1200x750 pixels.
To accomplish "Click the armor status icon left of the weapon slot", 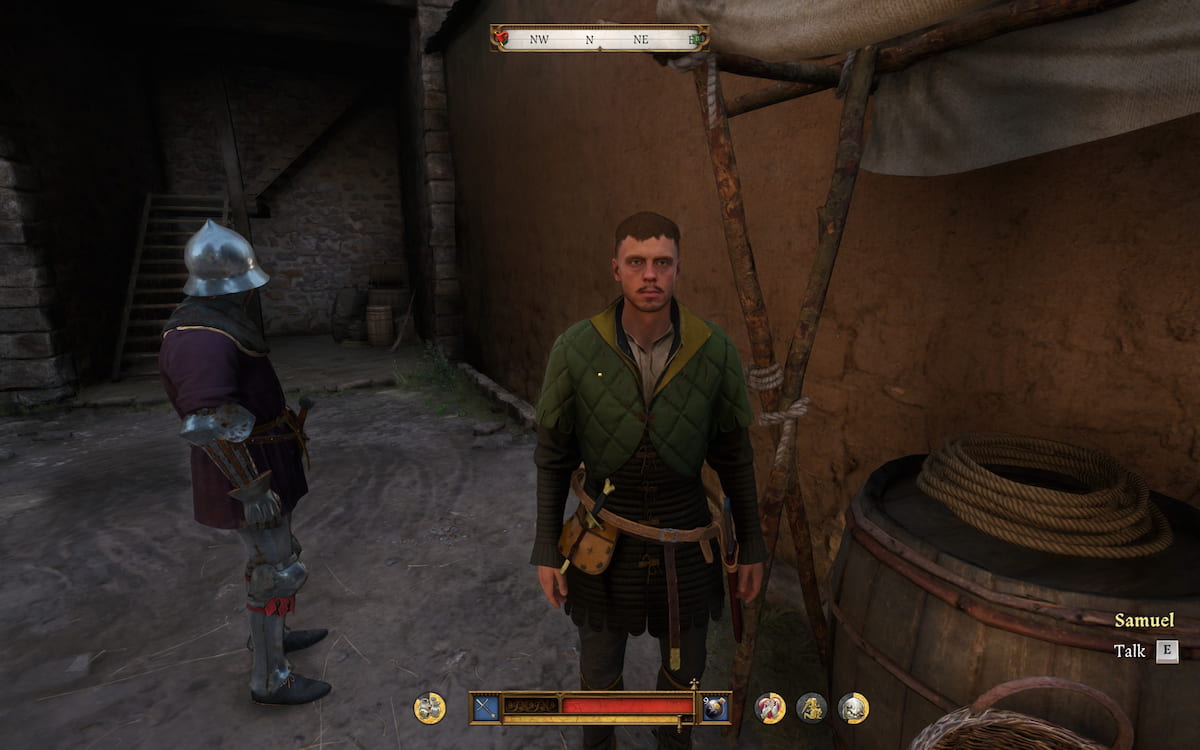I will pyautogui.click(x=430, y=708).
